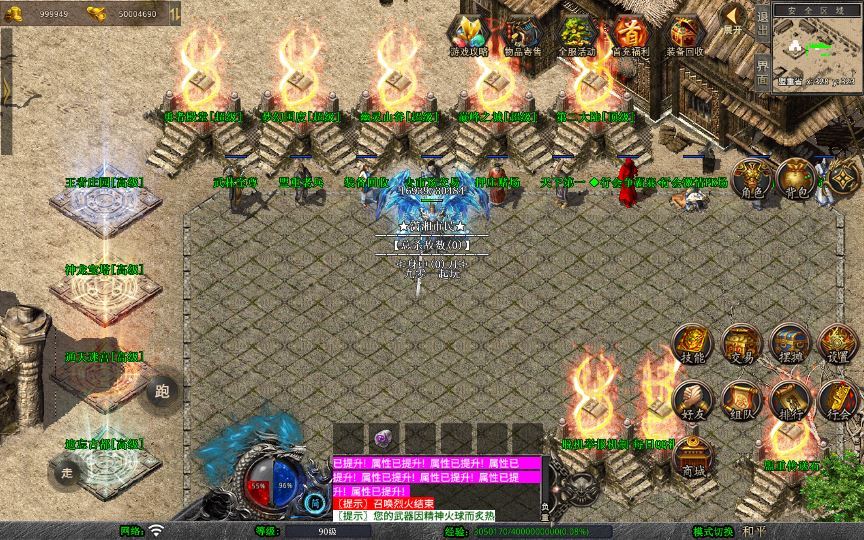Open the 商城 shop
Image resolution: width=864 pixels, height=540 pixels.
click(692, 457)
